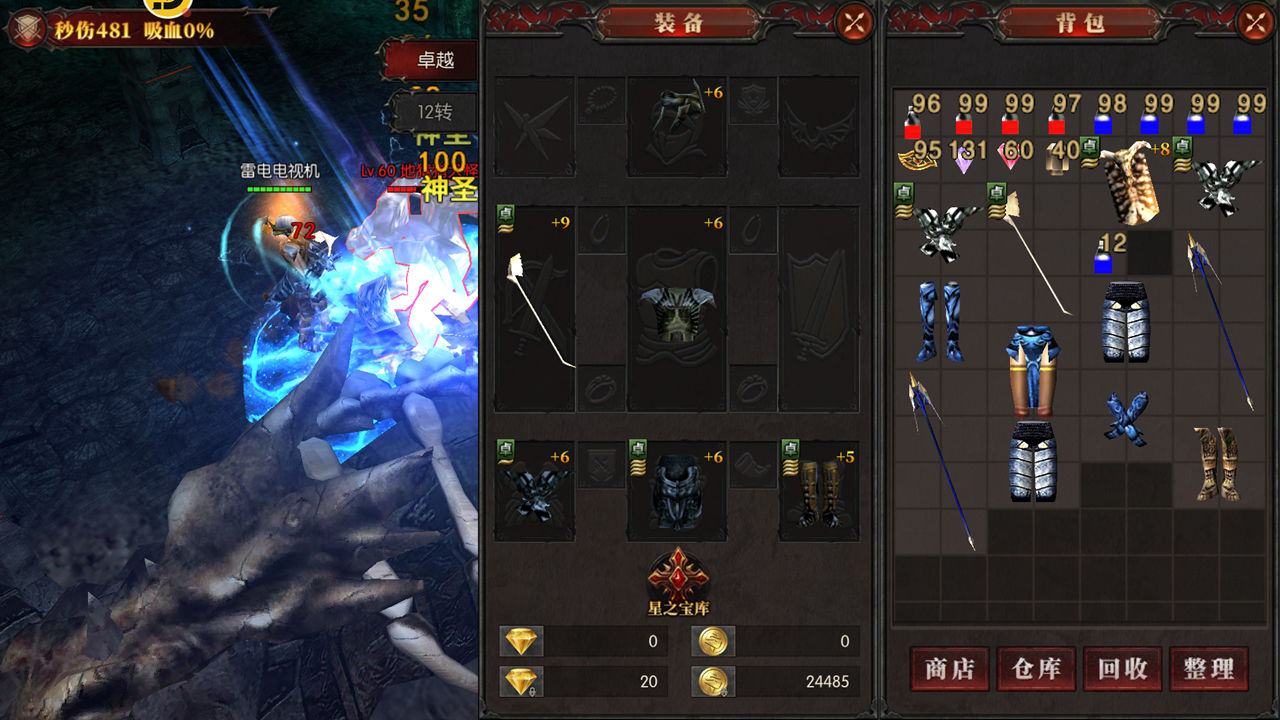Open the 星之宝库 star treasury
This screenshot has height=720, width=1280.
point(678,578)
